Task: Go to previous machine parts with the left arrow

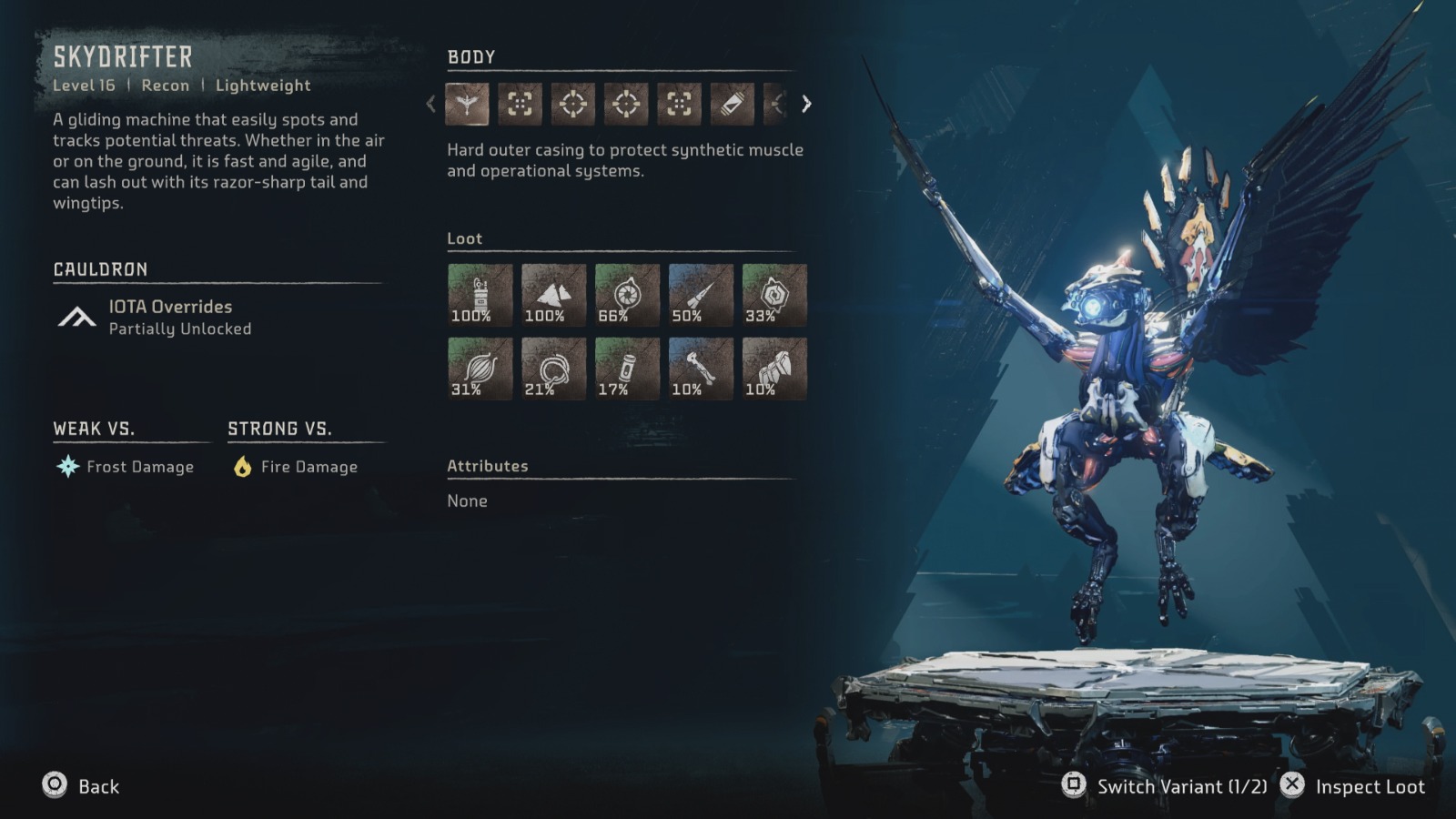Action: pyautogui.click(x=431, y=104)
